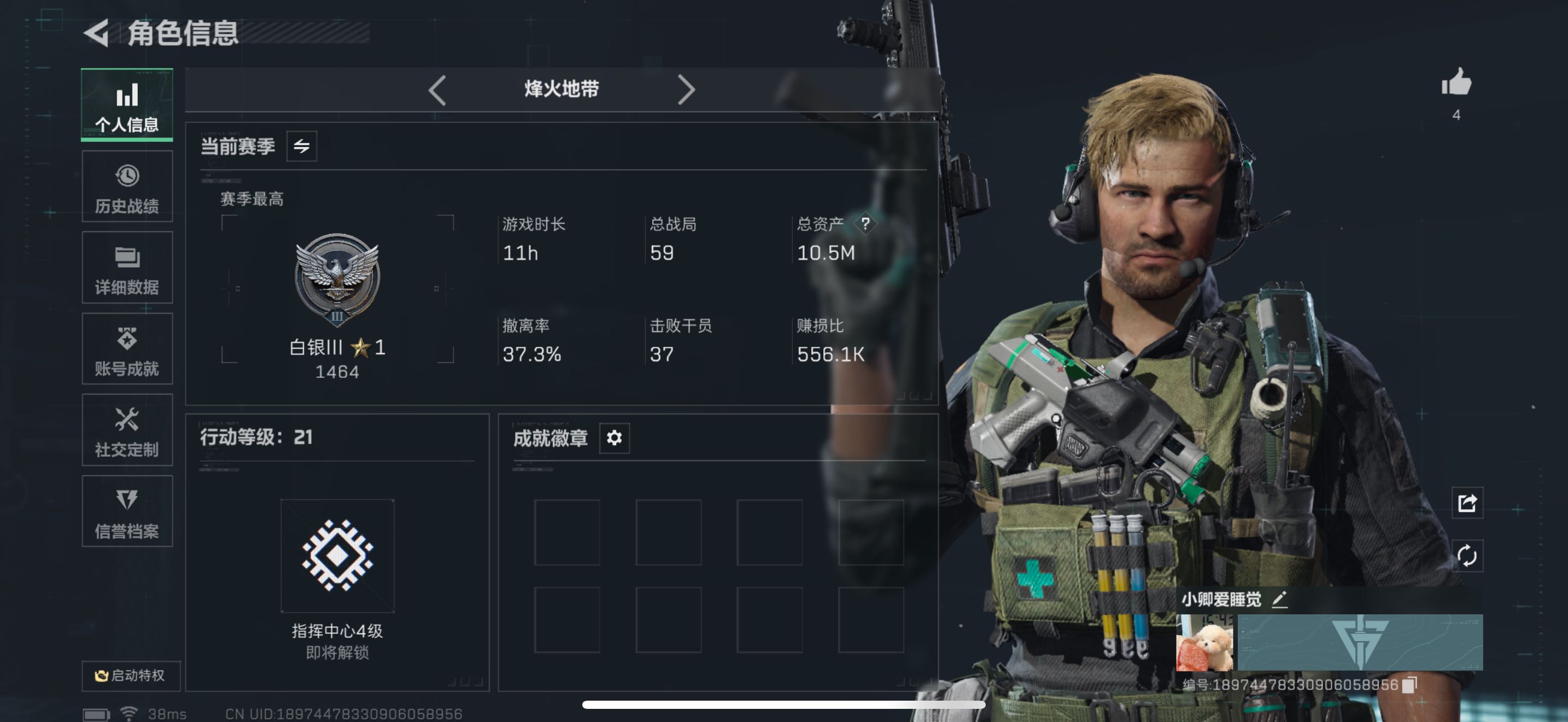Show the 详细数据 tab
Screen dimensions: 1568x722
[127, 268]
